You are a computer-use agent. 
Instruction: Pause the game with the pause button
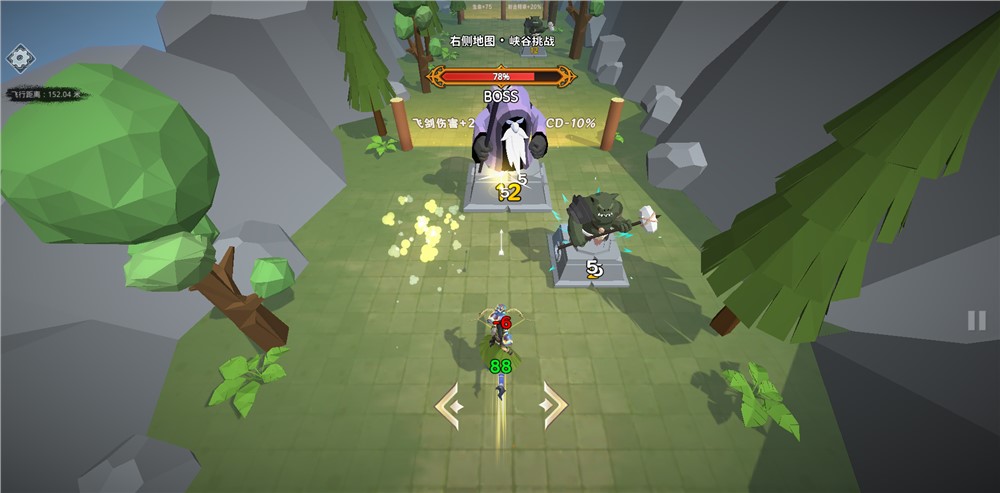pyautogui.click(x=976, y=321)
